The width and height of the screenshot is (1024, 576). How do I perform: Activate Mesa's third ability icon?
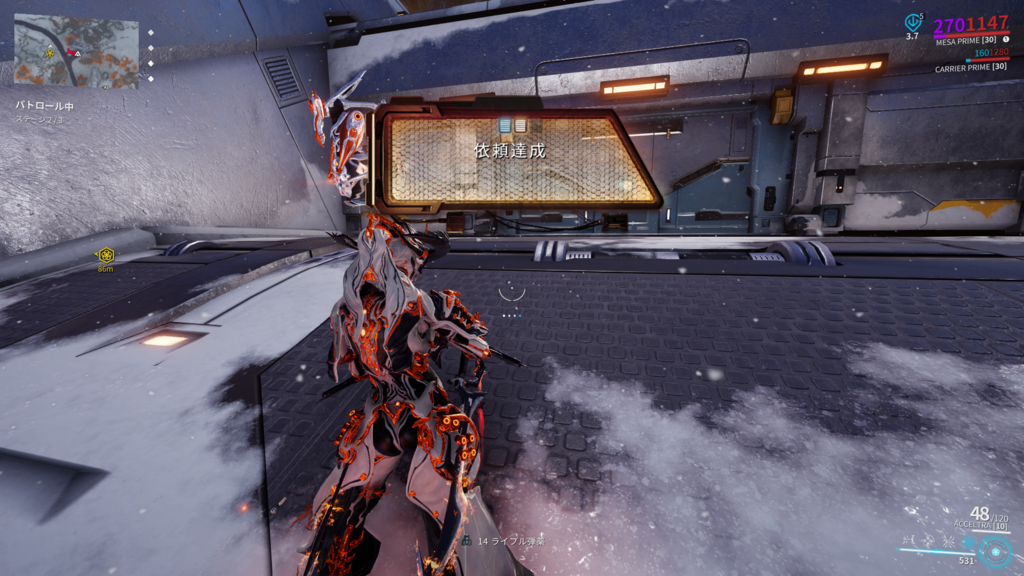coord(950,541)
